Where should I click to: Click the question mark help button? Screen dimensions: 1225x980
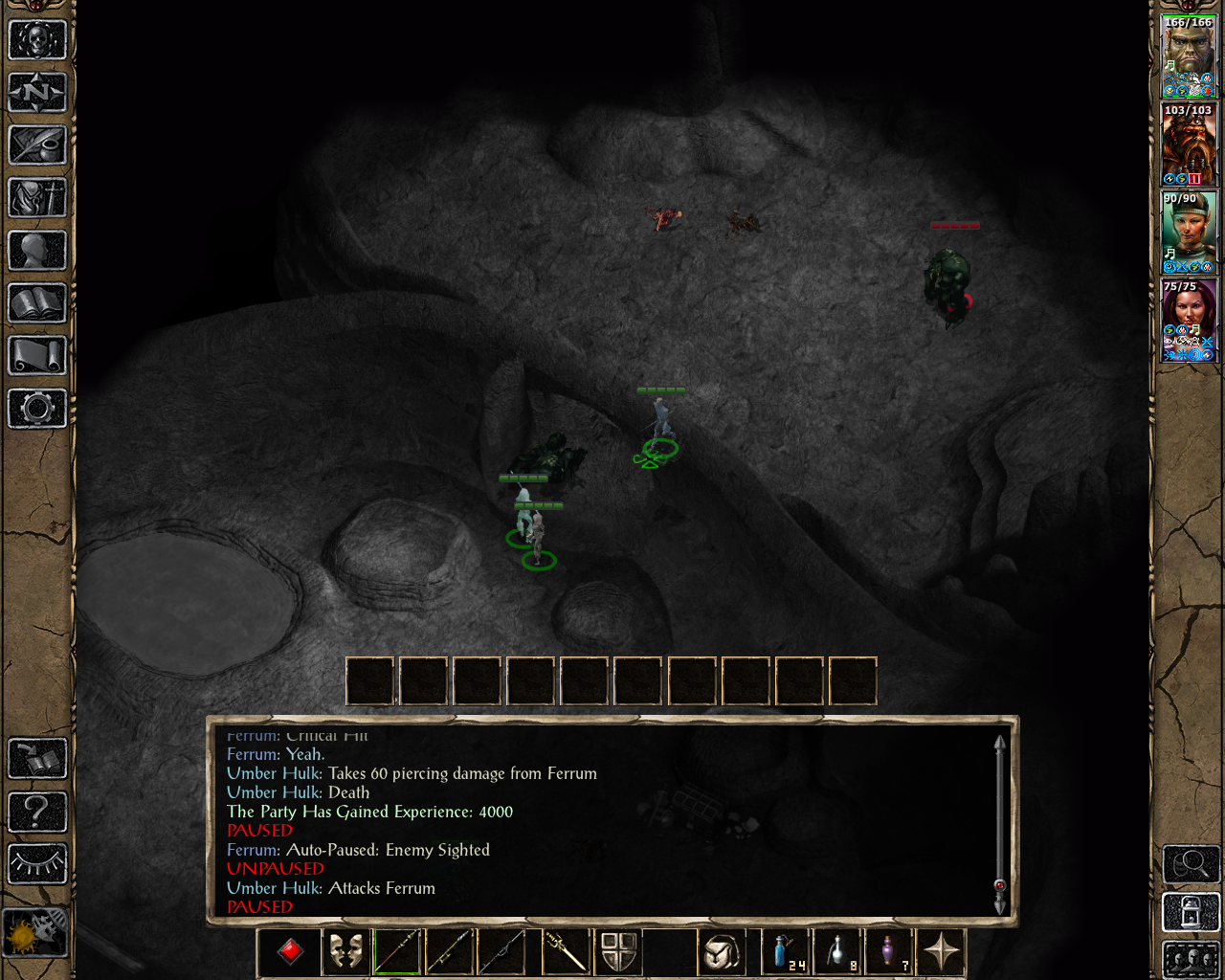[37, 812]
